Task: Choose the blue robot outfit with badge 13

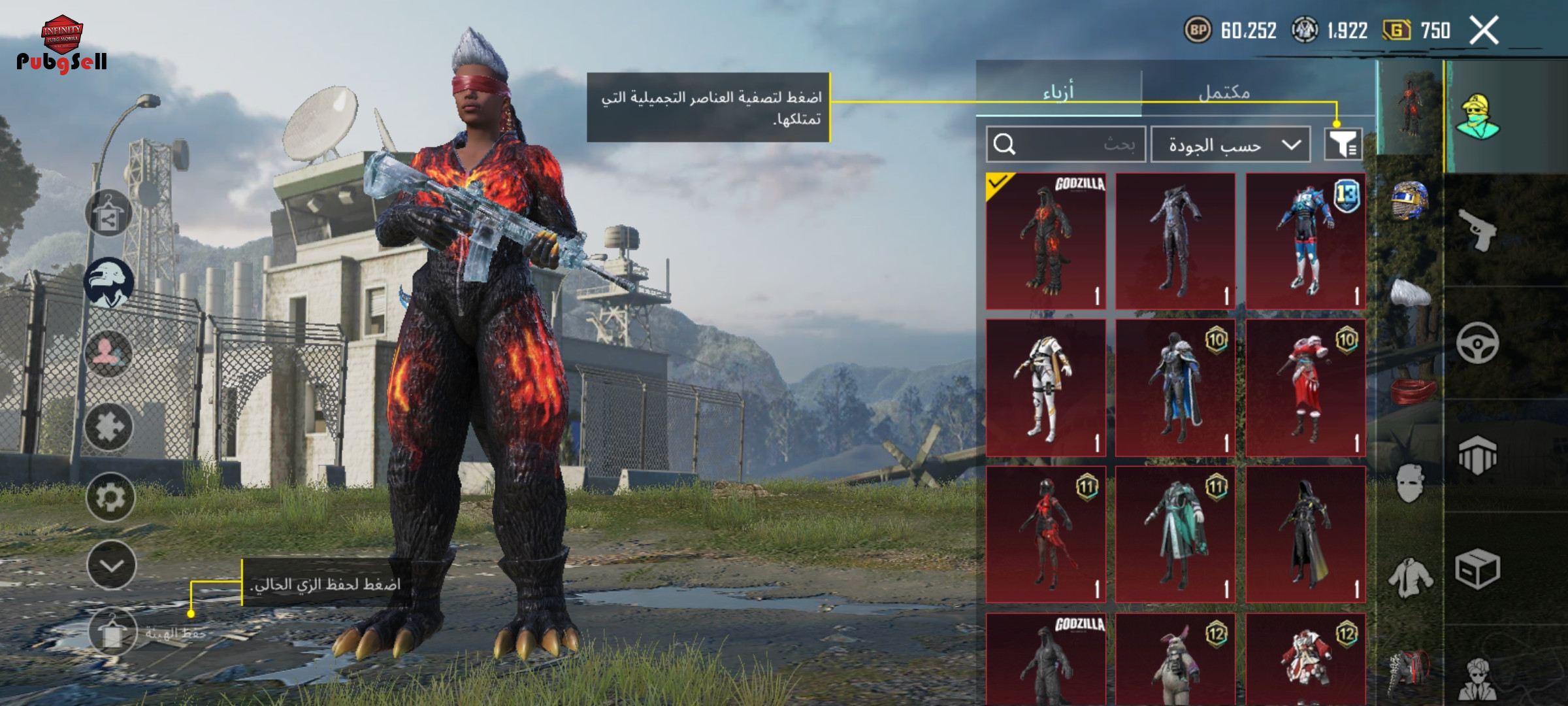Action: click(1305, 241)
